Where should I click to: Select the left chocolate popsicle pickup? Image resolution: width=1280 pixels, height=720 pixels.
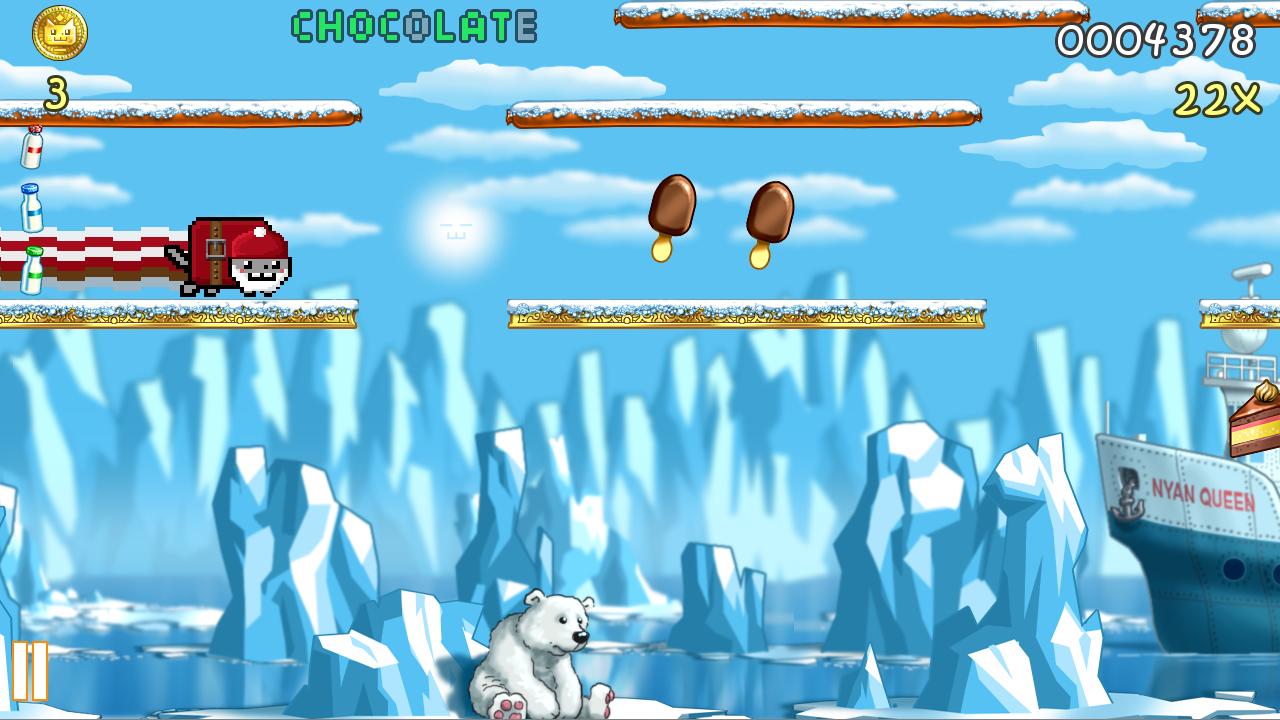tap(673, 205)
